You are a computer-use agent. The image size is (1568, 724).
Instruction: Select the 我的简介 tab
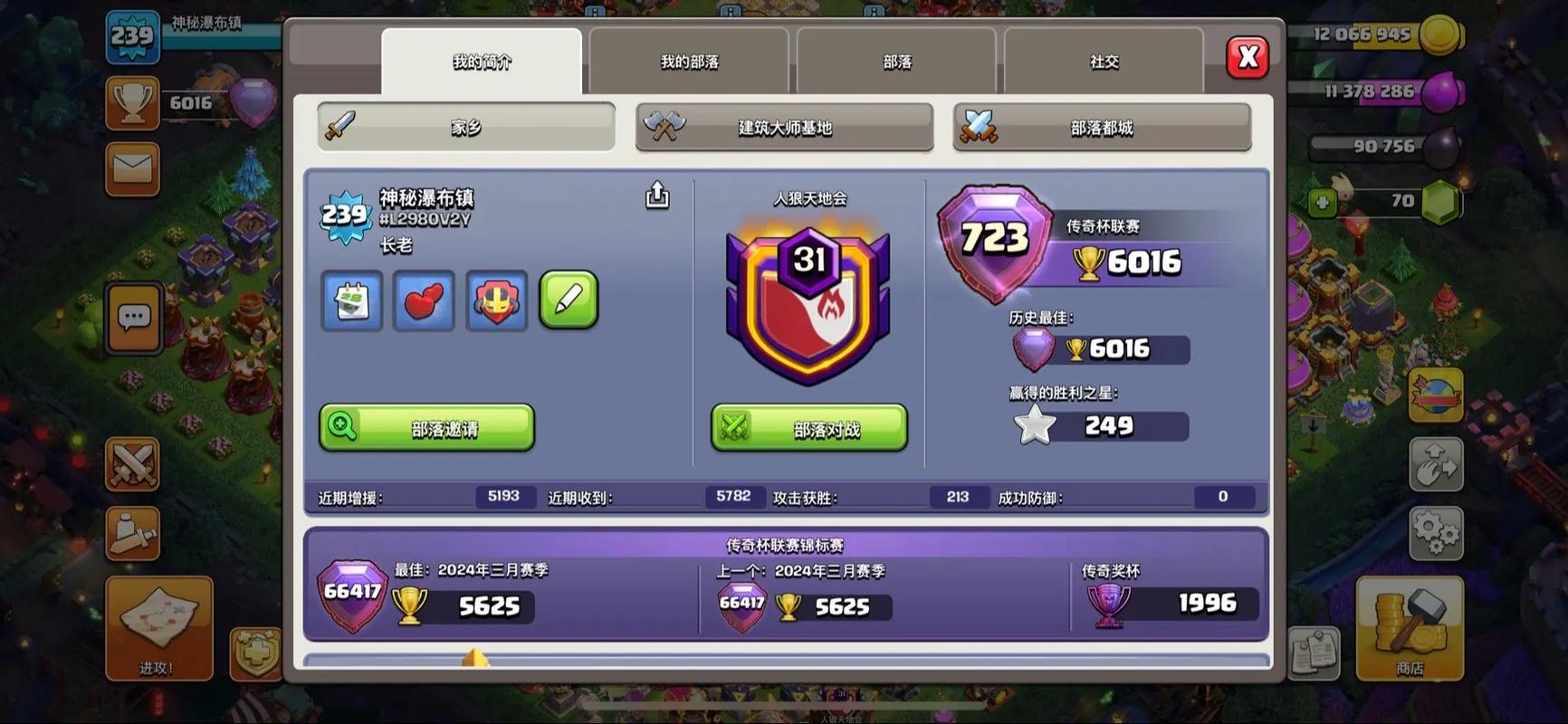[x=482, y=62]
